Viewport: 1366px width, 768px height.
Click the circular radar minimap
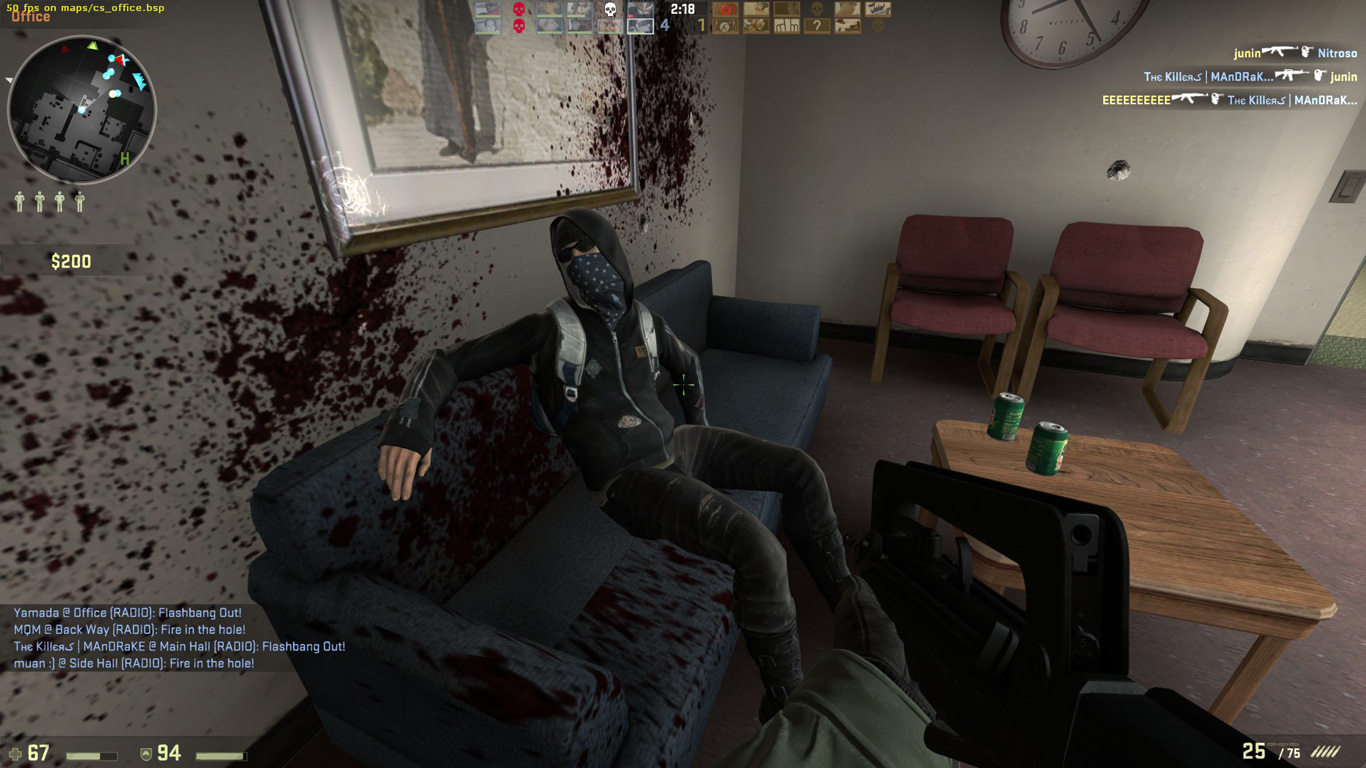(x=82, y=109)
